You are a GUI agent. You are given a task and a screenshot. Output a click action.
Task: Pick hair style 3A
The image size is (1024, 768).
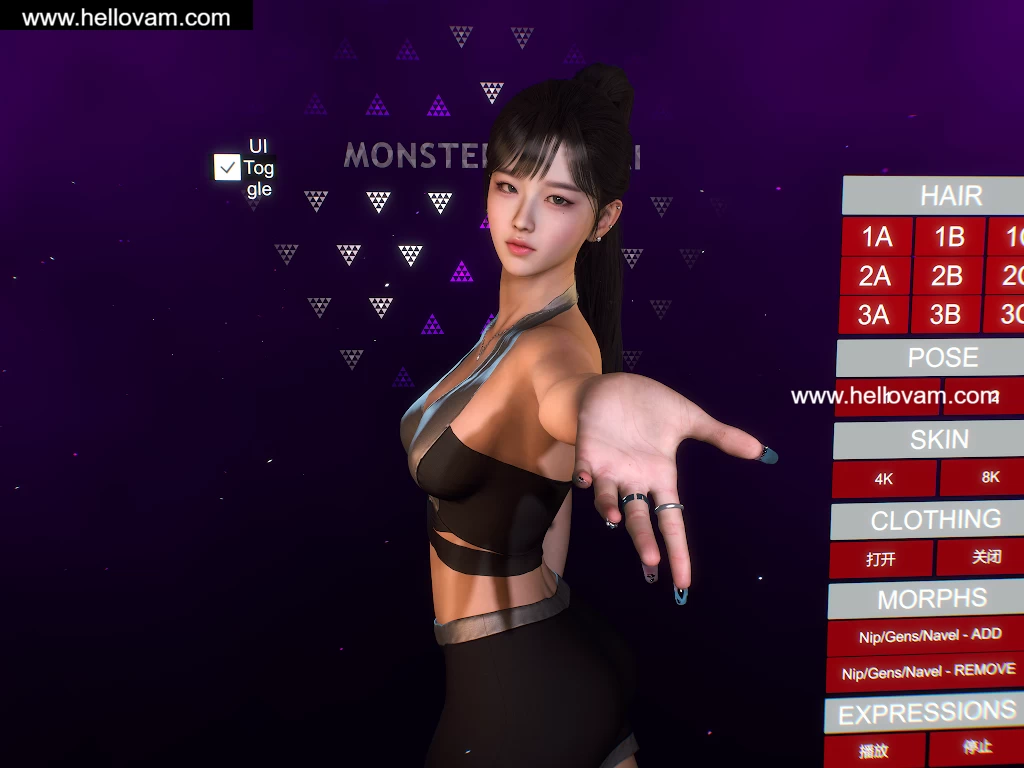873,315
